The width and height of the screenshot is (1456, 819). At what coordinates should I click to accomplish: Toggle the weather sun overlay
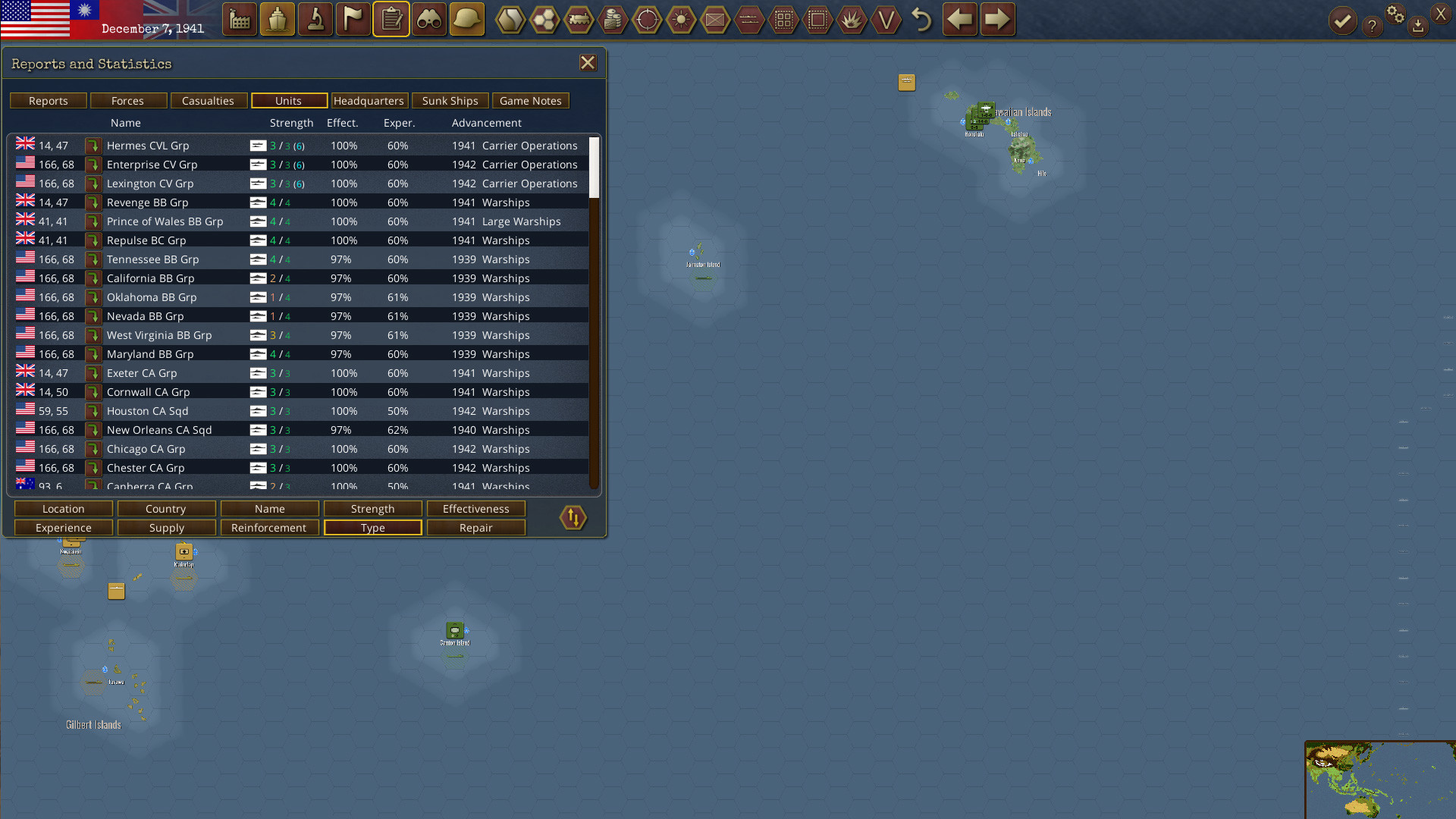click(681, 20)
